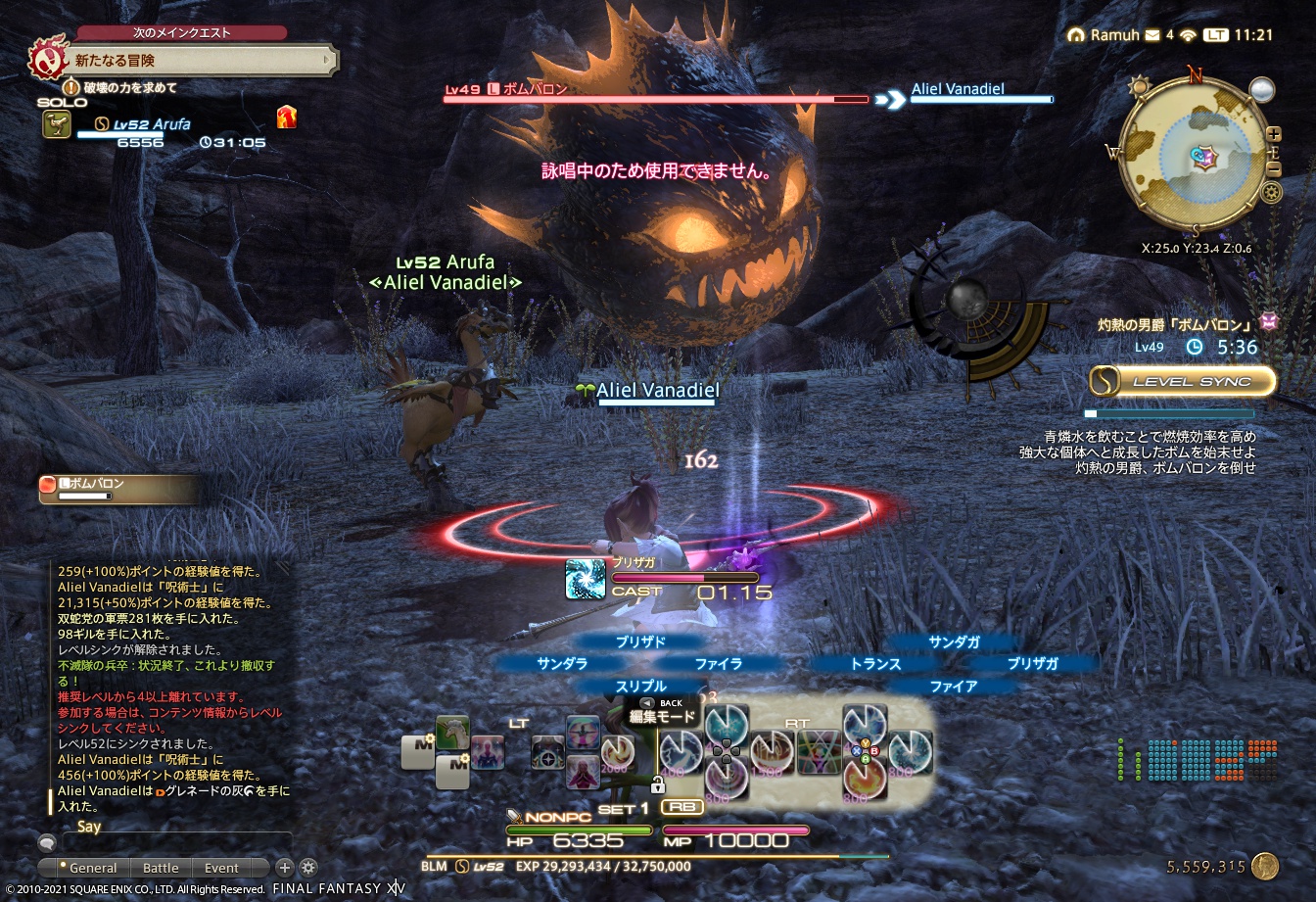Open the Event chat tab
The image size is (1316, 902).
[221, 868]
